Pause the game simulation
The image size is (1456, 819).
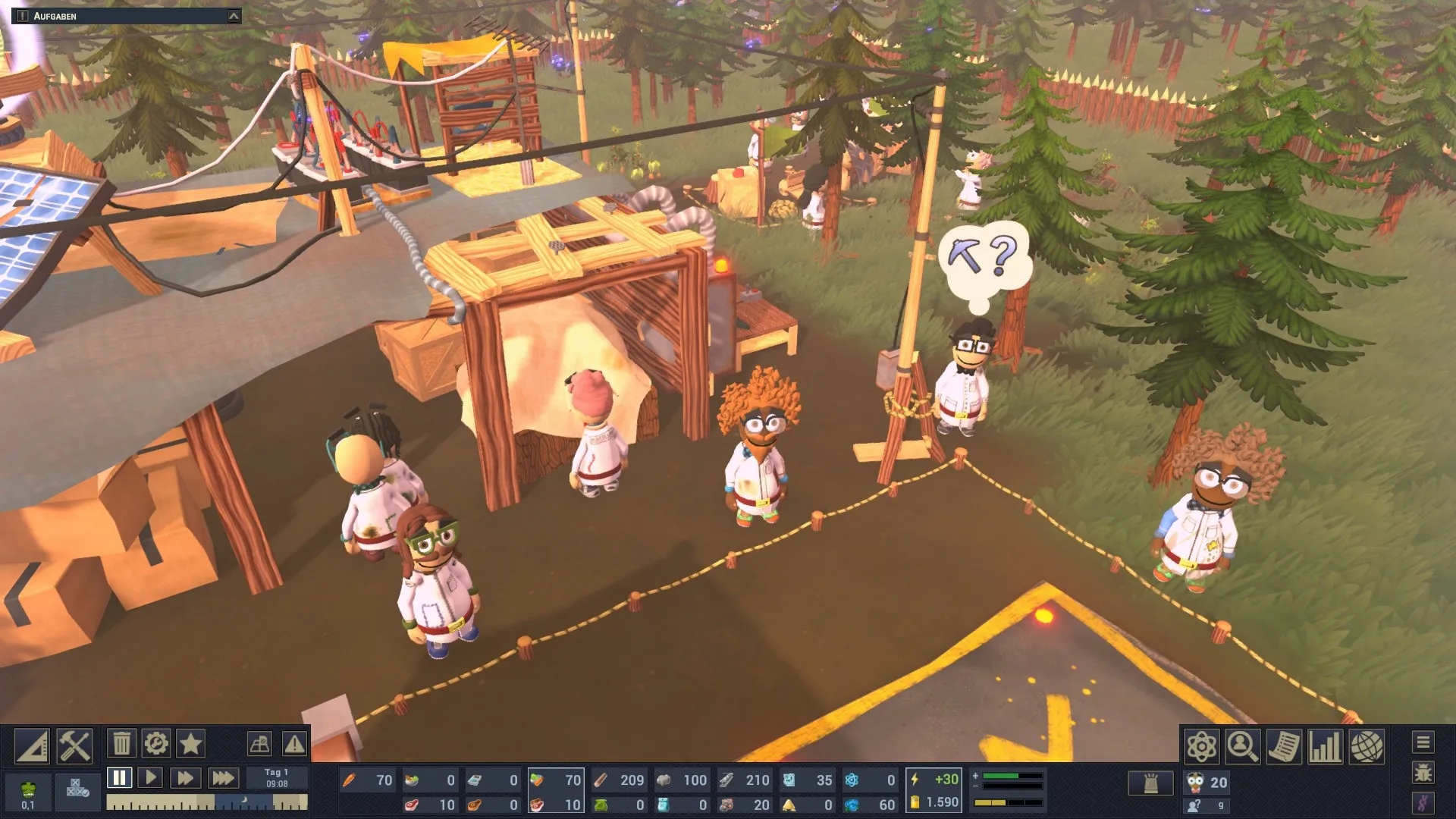tap(119, 778)
